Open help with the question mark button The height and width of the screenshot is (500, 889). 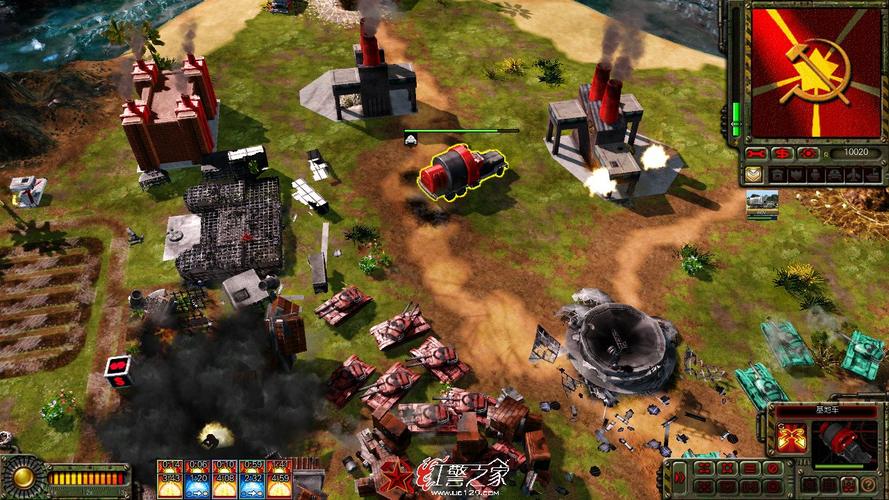(x=871, y=485)
